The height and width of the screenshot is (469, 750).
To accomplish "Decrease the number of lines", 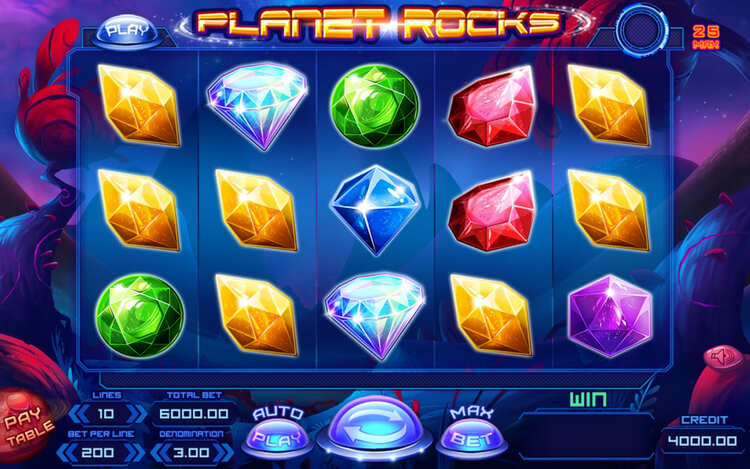I will coord(78,413).
